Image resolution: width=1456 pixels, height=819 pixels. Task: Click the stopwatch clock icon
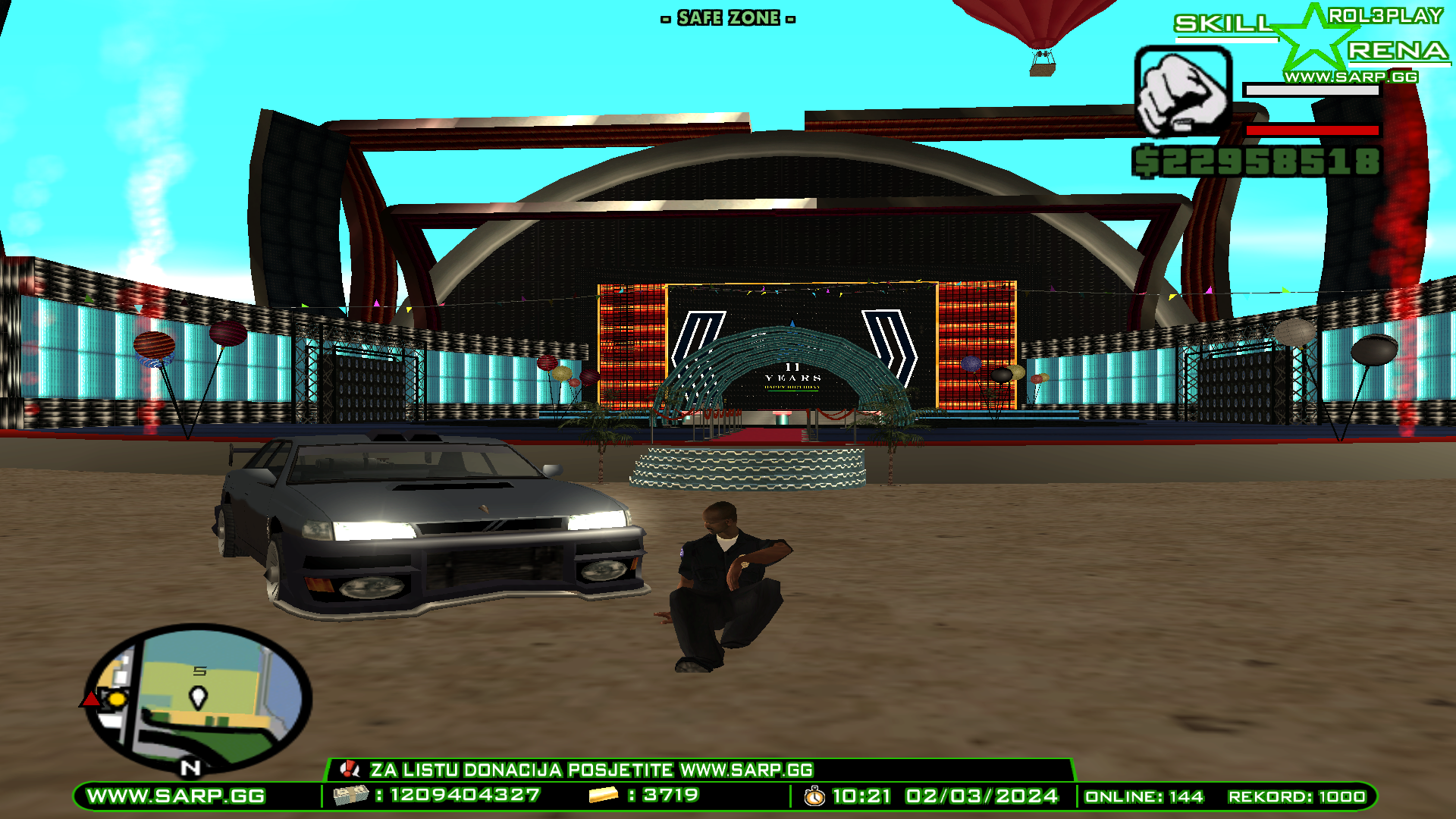click(x=814, y=796)
